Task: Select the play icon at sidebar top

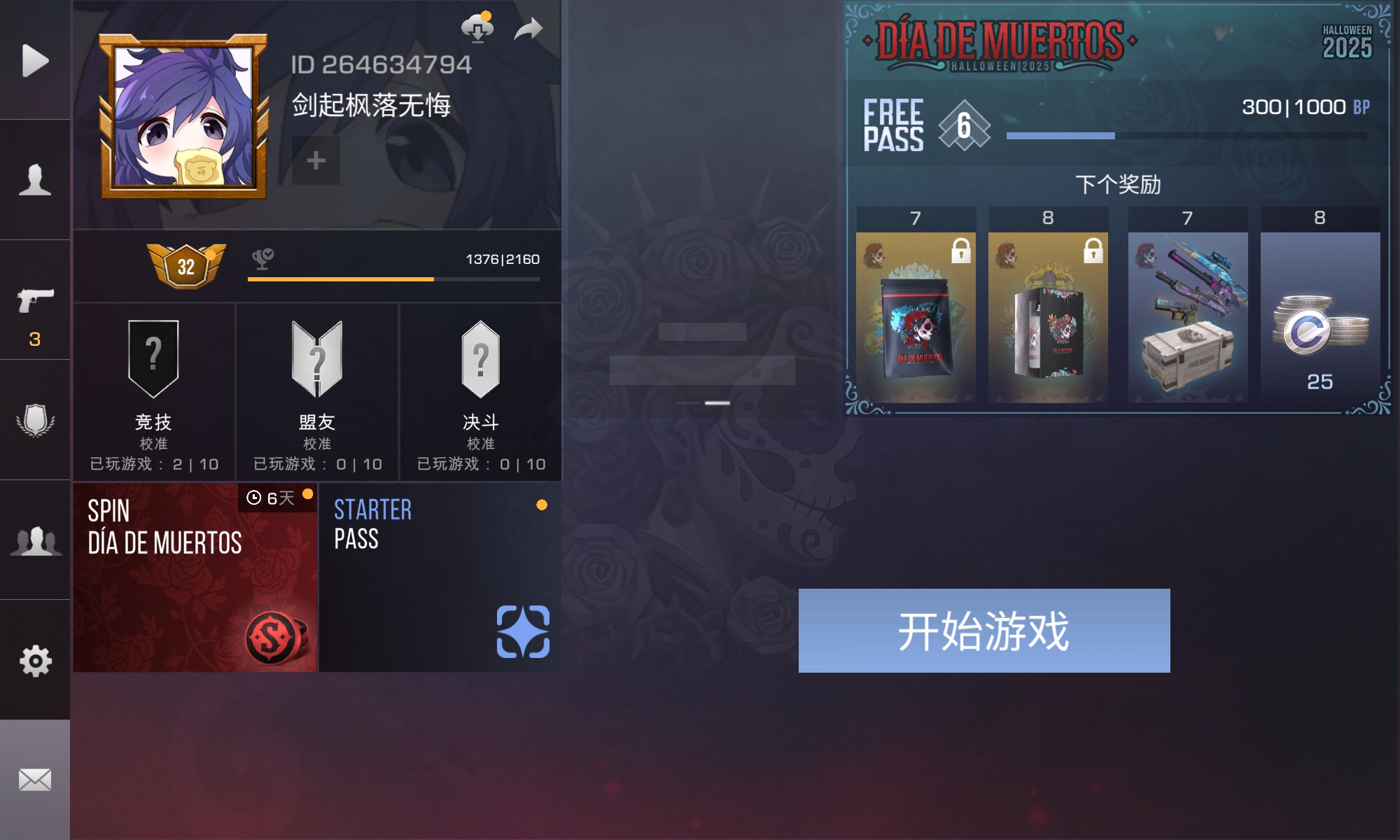Action: [x=36, y=59]
